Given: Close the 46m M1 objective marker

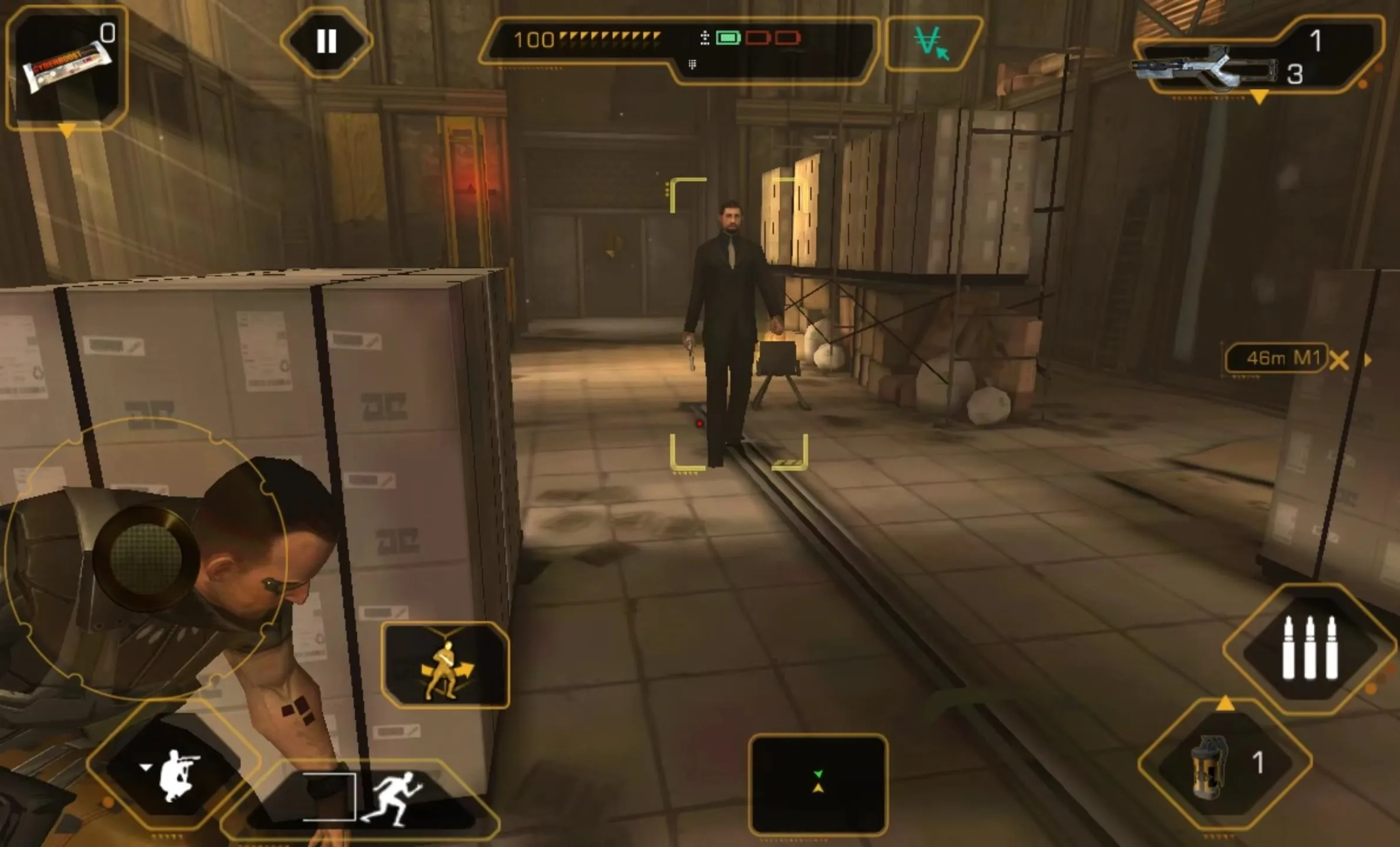Looking at the screenshot, I should 1339,360.
